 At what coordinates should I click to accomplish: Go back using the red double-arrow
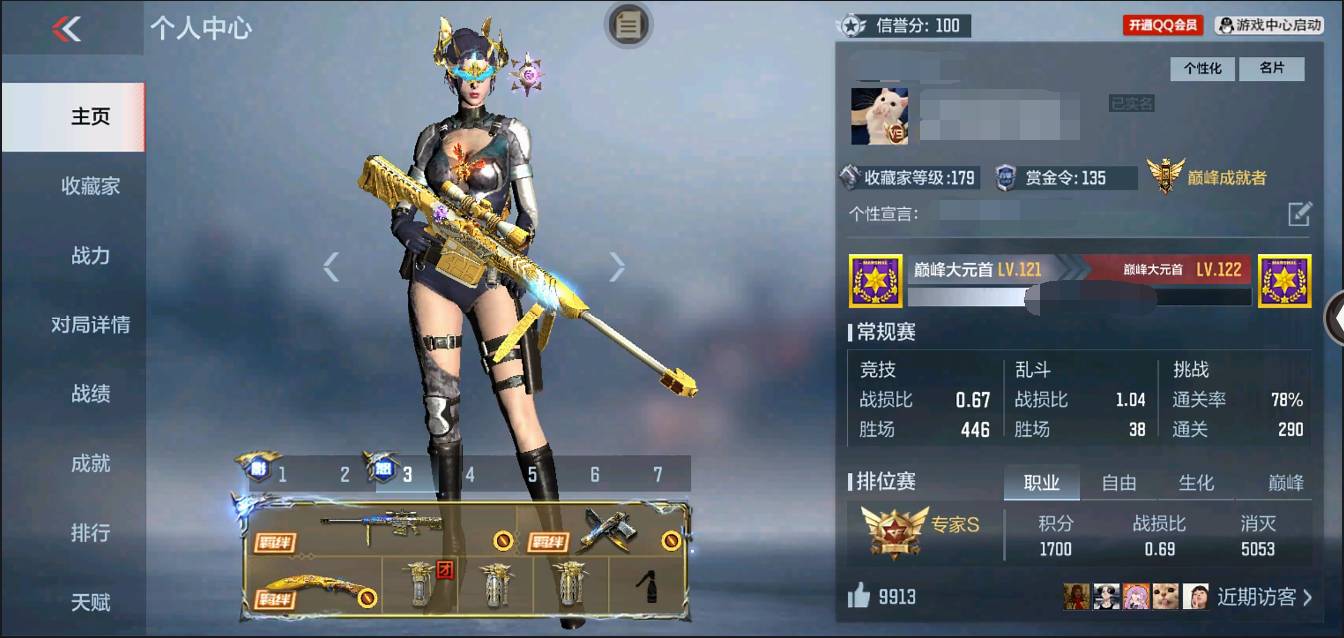[66, 29]
